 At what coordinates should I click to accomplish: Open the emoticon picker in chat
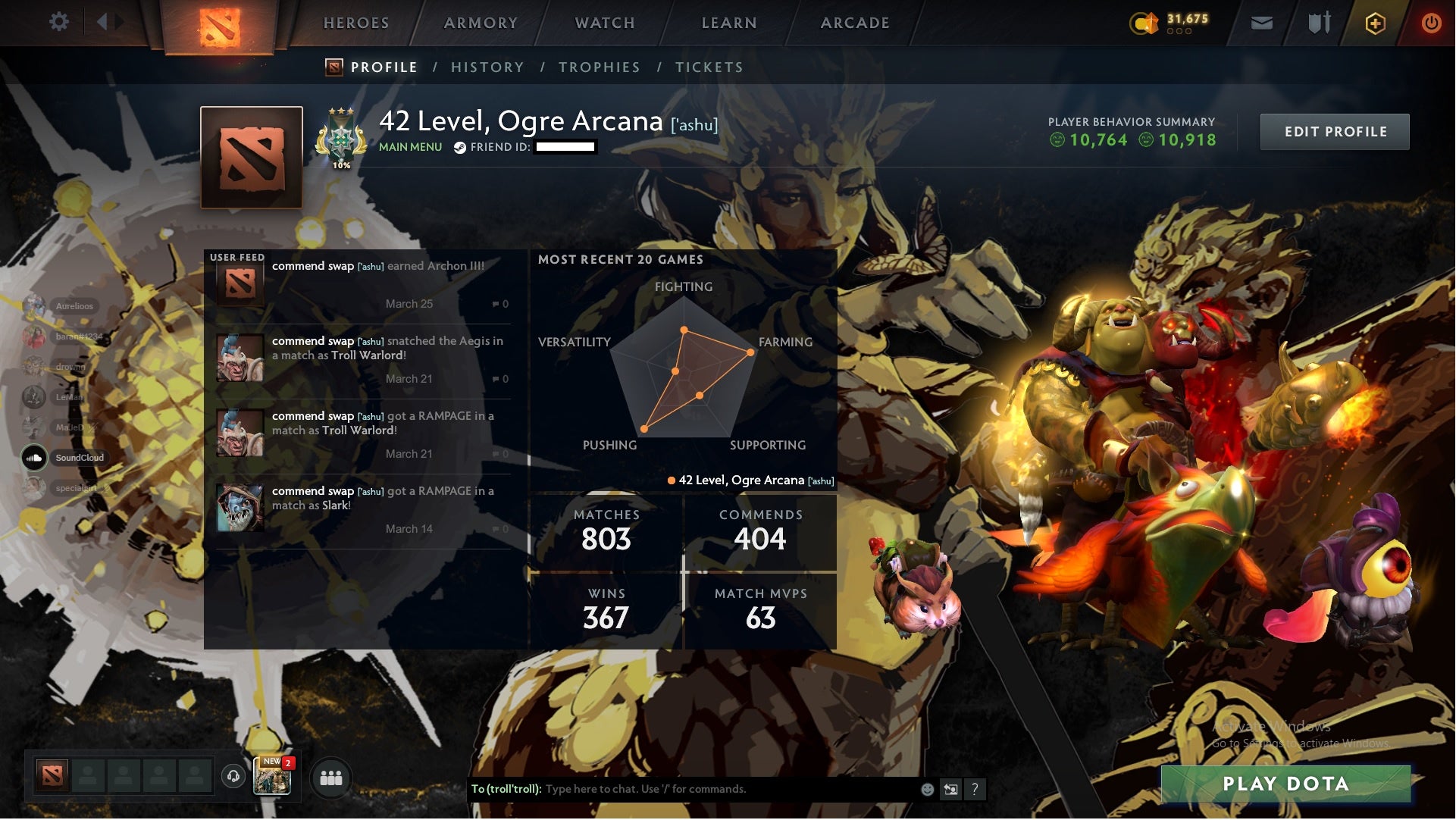click(x=926, y=788)
